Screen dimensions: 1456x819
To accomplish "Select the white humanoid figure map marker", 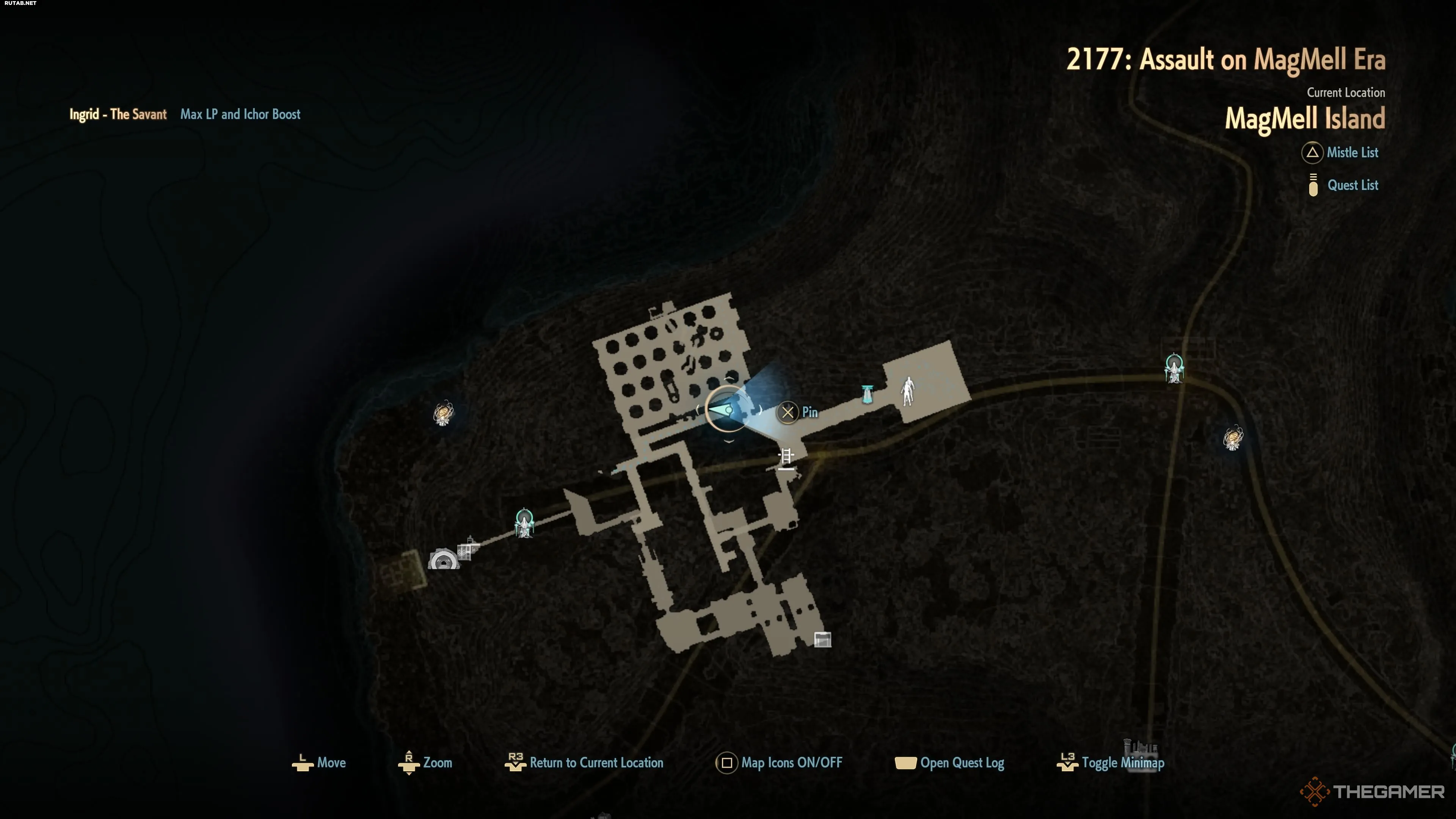I will pos(908,391).
